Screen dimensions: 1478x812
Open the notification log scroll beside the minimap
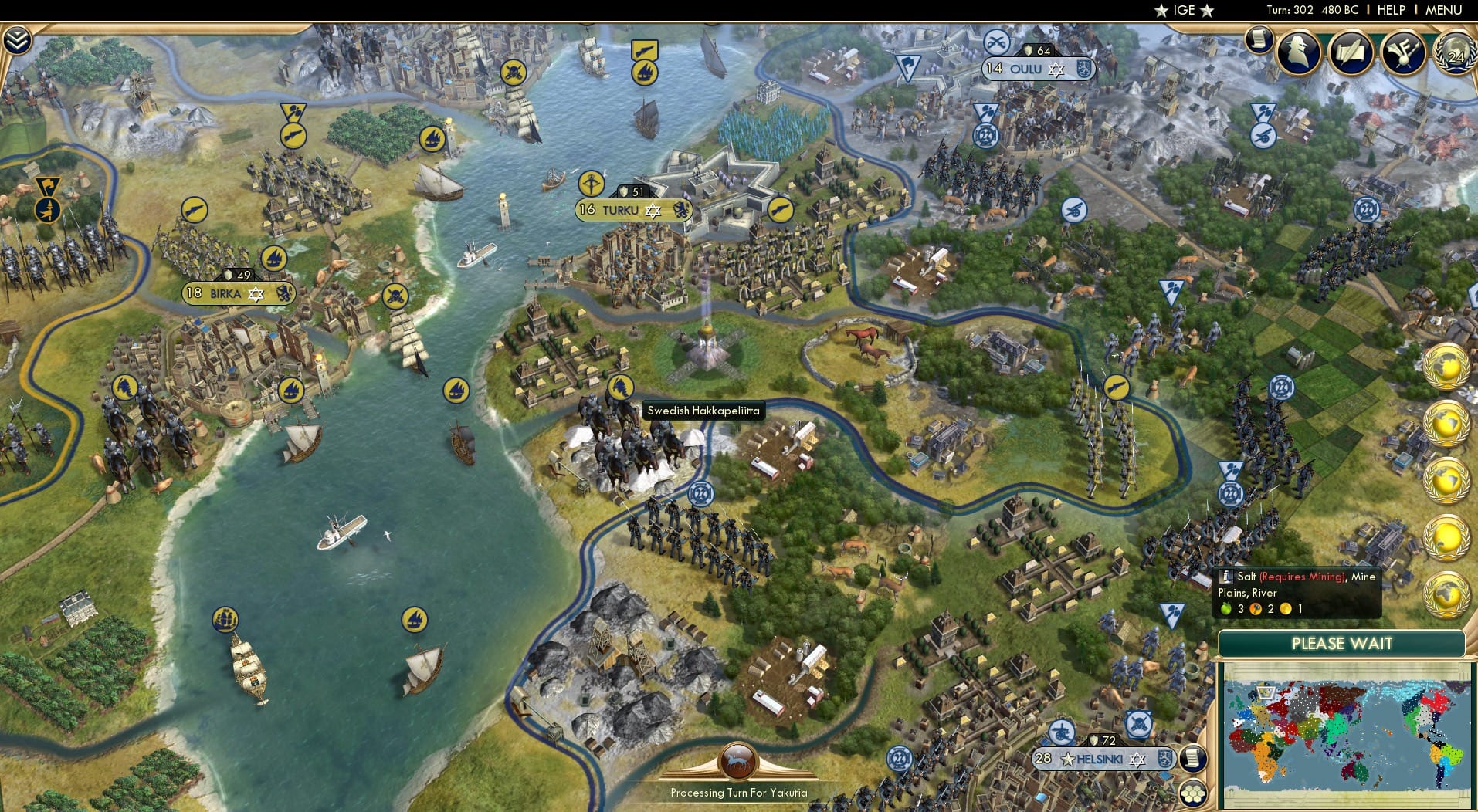click(x=1193, y=759)
